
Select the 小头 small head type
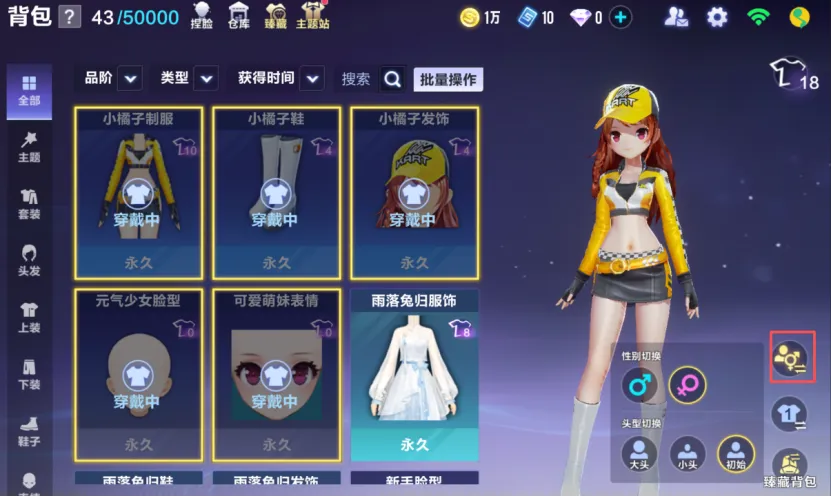point(687,453)
